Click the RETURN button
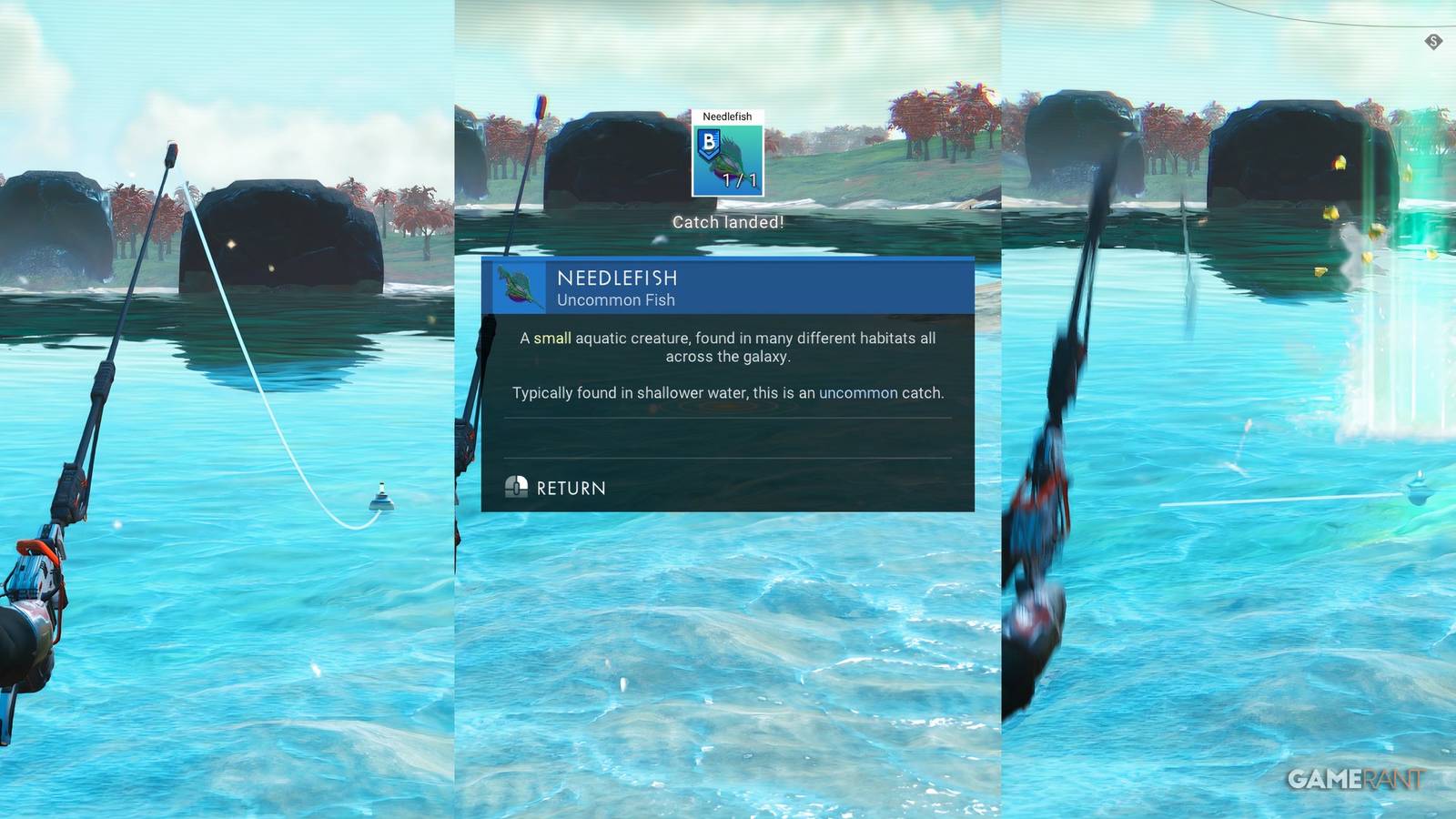1456x819 pixels. [x=571, y=488]
